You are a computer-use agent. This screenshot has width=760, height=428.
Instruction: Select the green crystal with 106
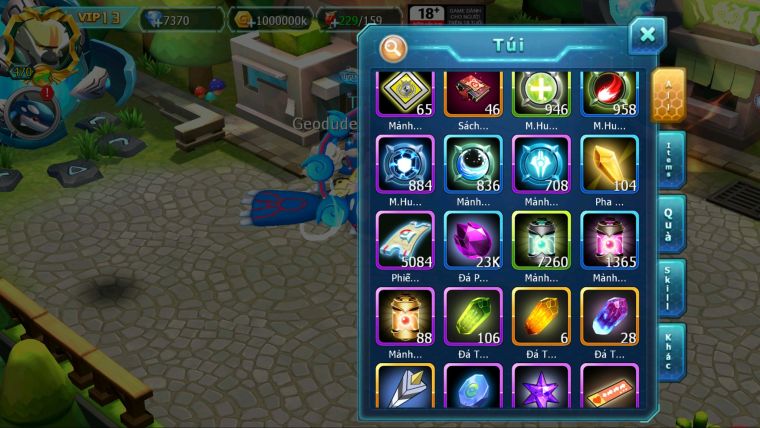coord(473,316)
